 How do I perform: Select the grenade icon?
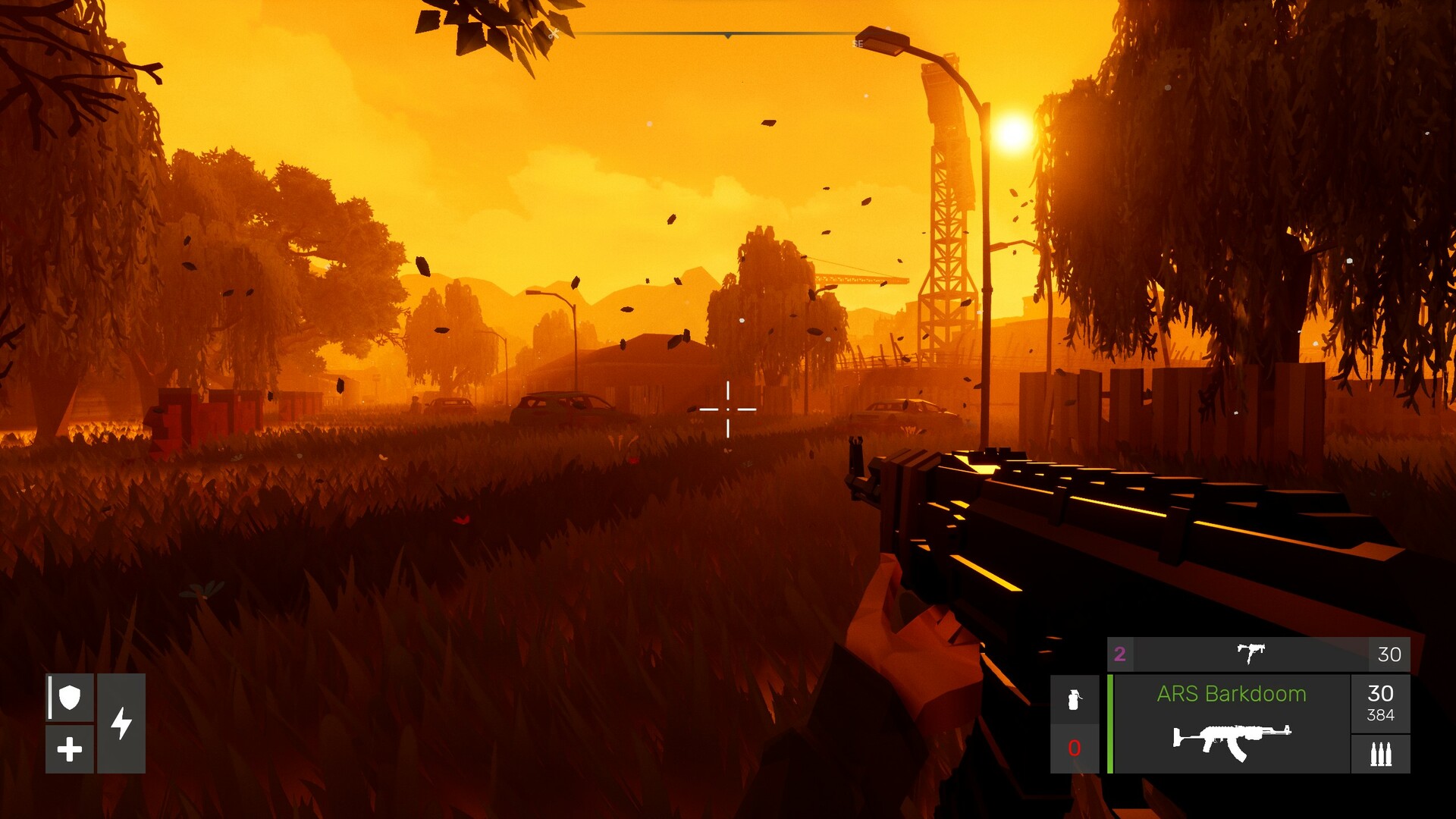point(1073,700)
